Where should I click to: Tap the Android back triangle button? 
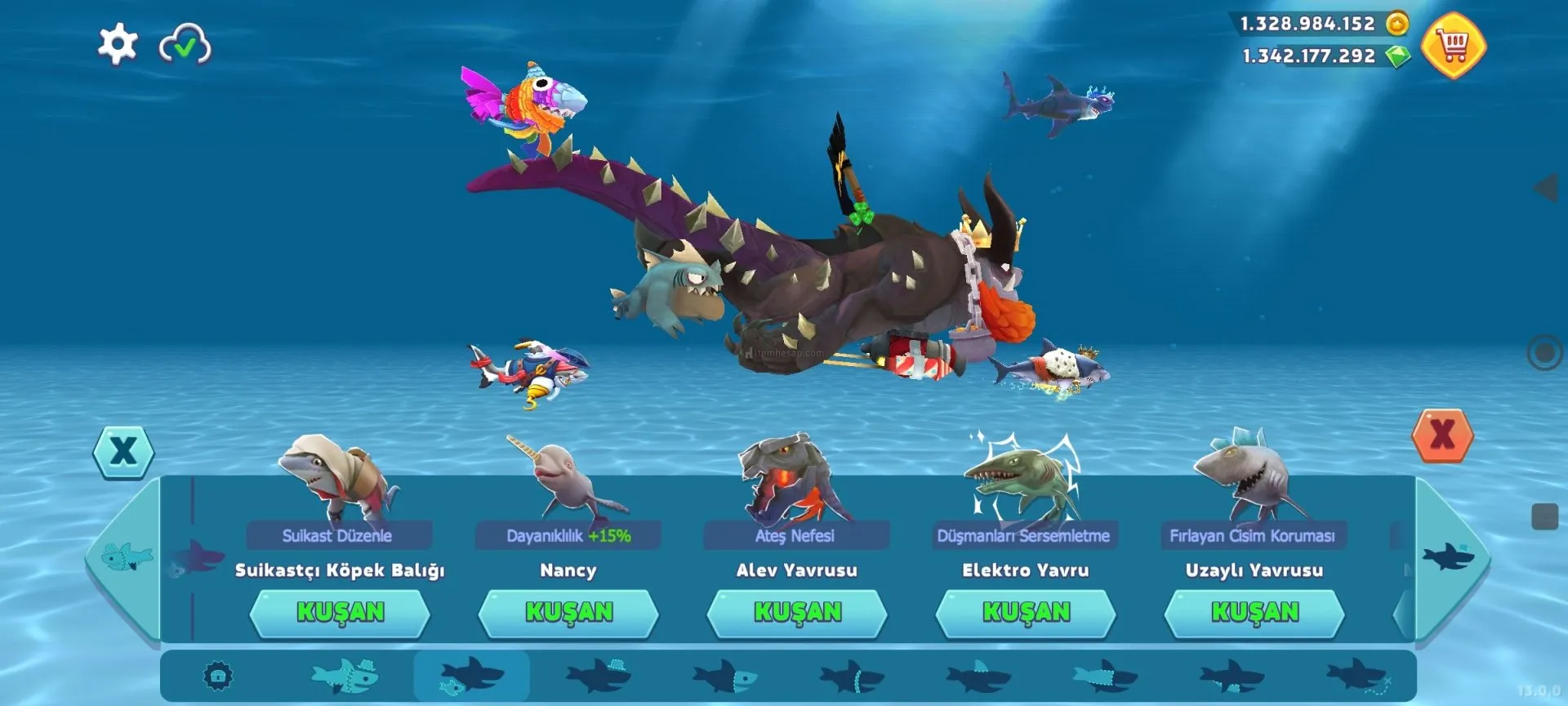(1546, 188)
